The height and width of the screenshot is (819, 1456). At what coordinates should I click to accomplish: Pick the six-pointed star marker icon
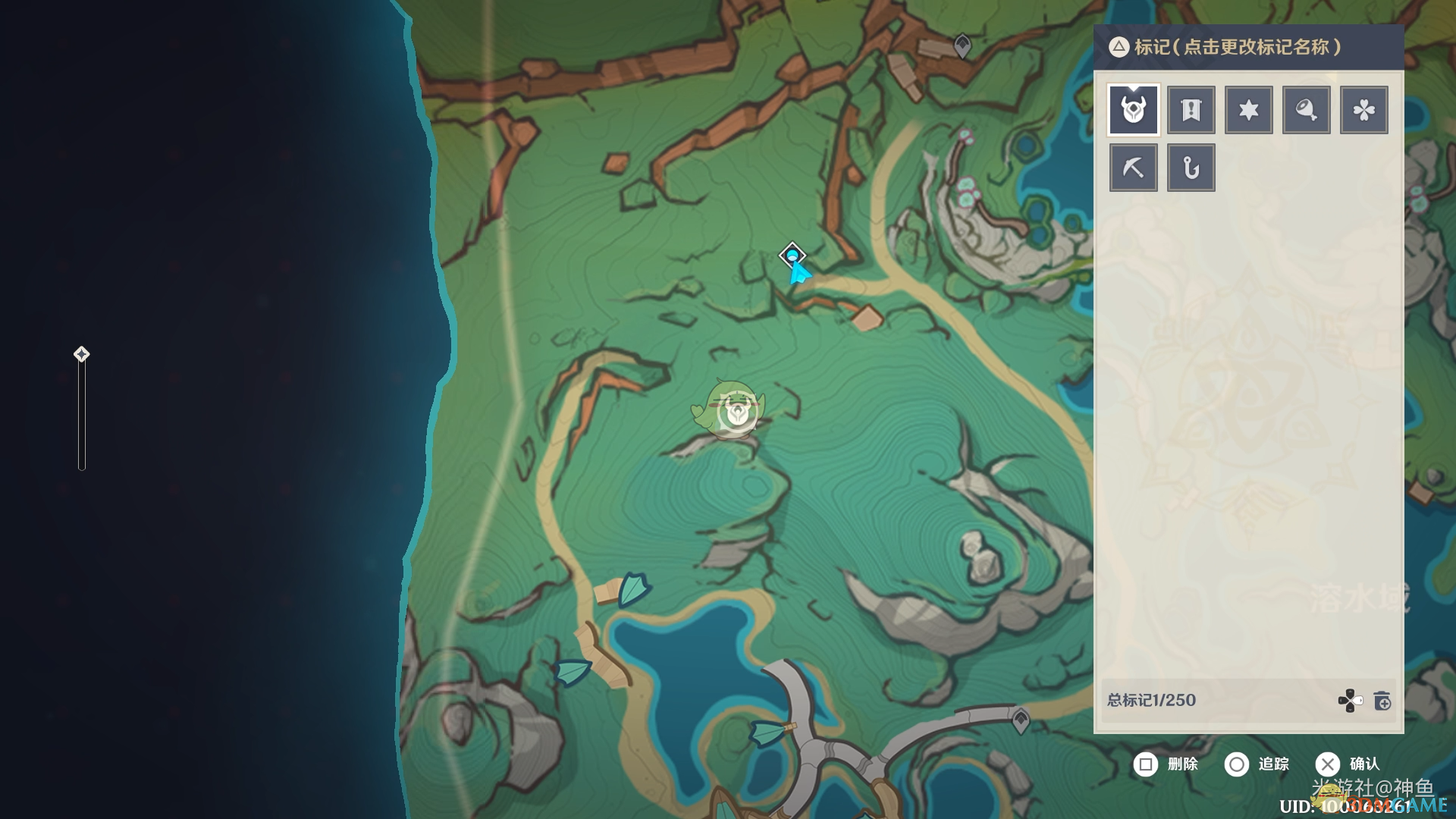(1248, 110)
